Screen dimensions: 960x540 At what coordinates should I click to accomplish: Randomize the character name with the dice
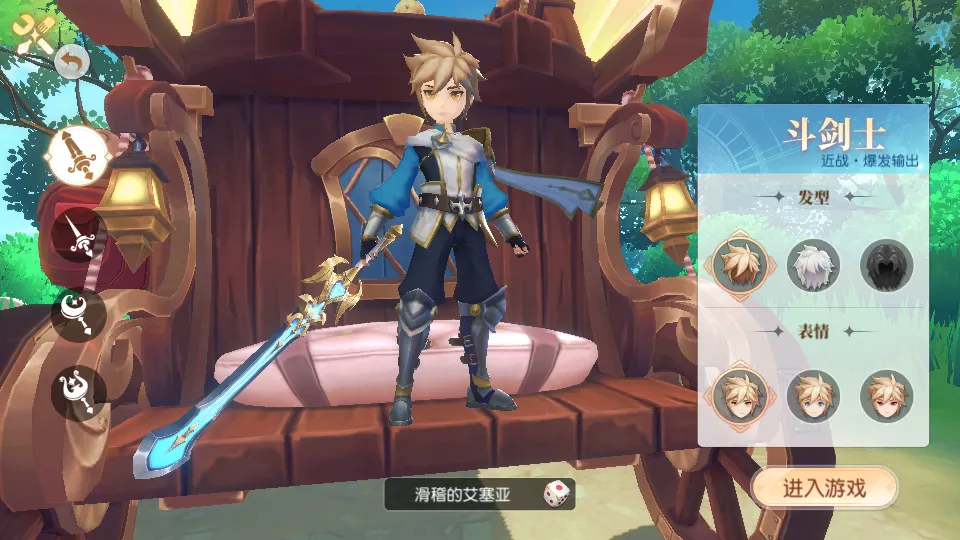[556, 493]
